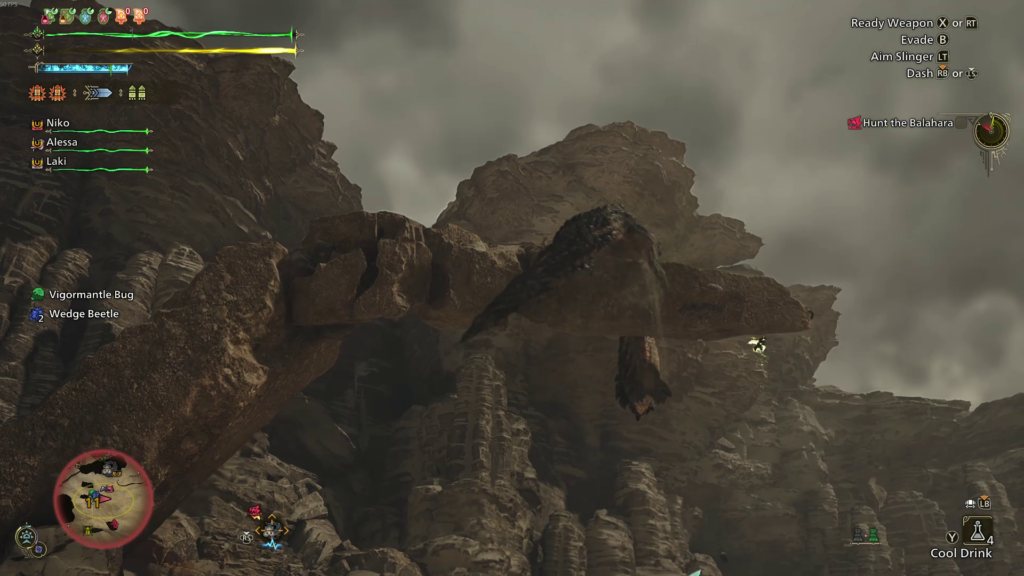Click the quest timer clock icon
This screenshot has width=1024, height=576.
[x=991, y=131]
